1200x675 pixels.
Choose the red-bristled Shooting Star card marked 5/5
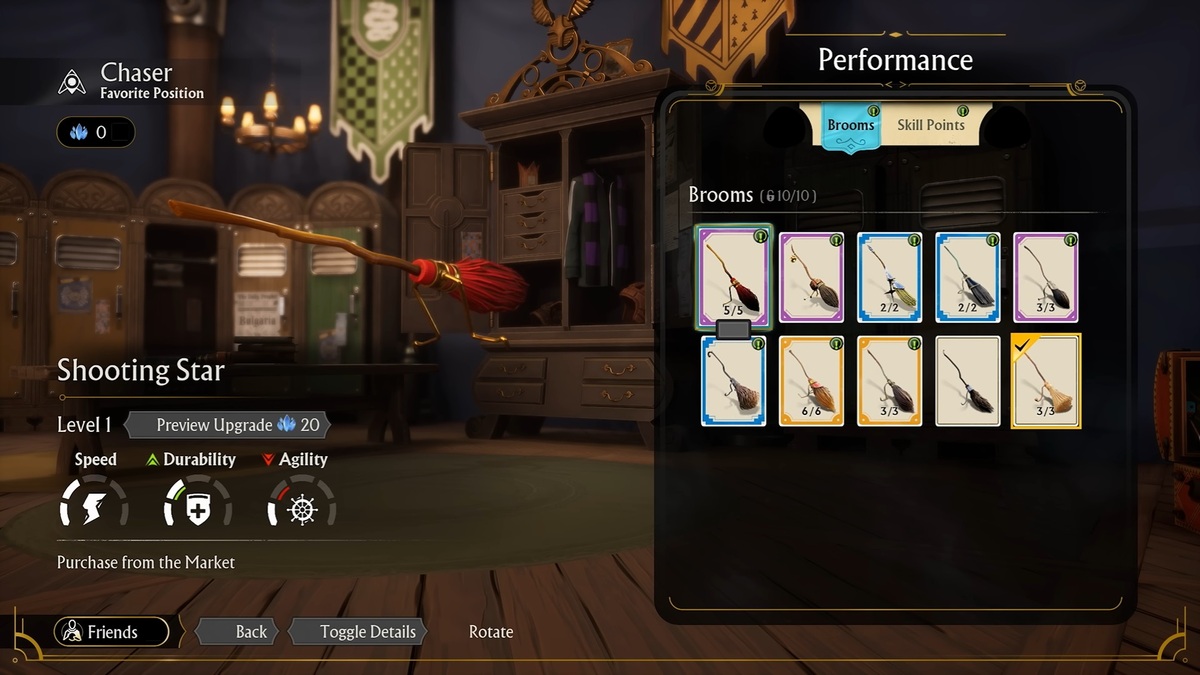[733, 276]
